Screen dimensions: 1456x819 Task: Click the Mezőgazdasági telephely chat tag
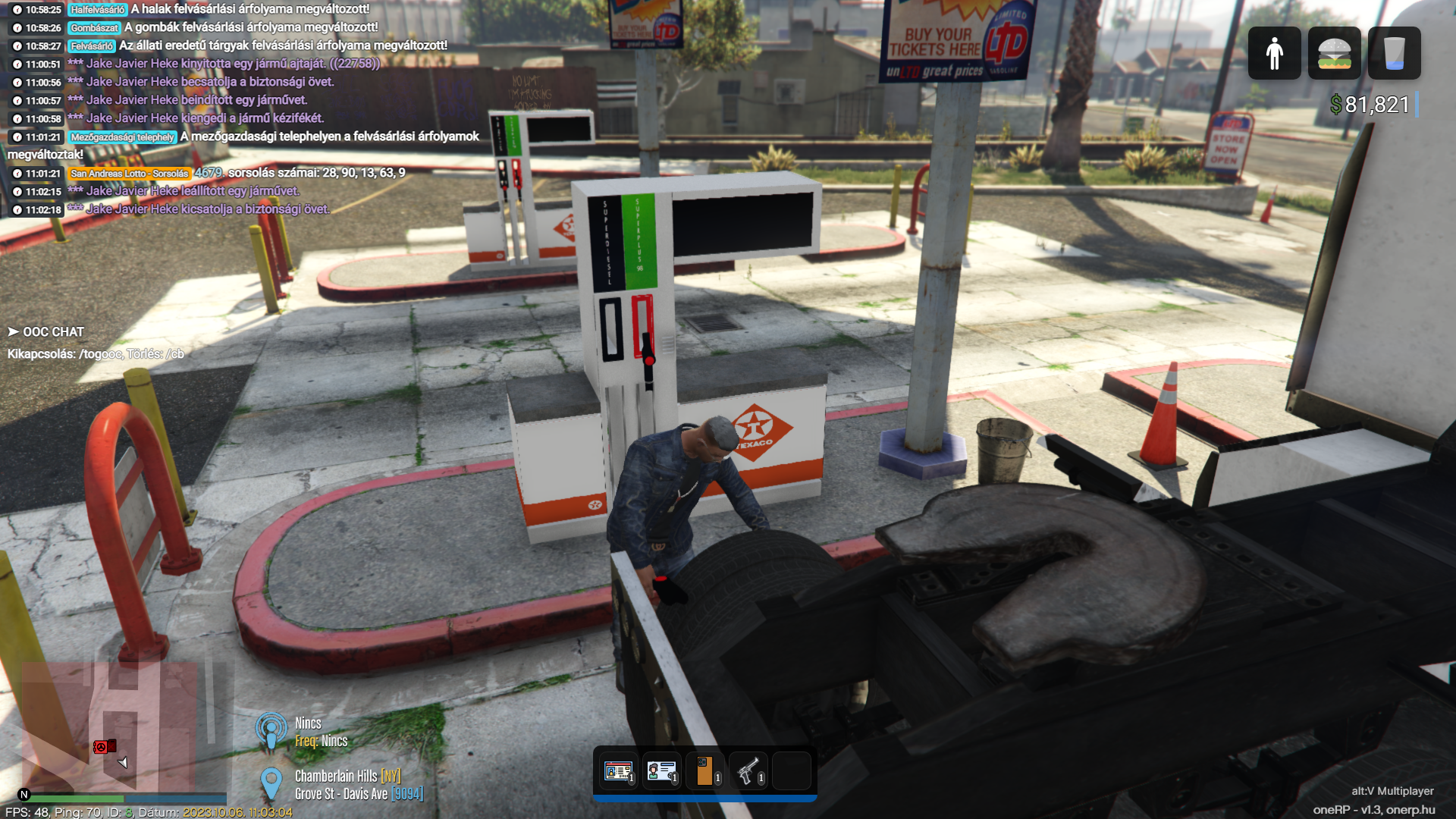click(122, 137)
